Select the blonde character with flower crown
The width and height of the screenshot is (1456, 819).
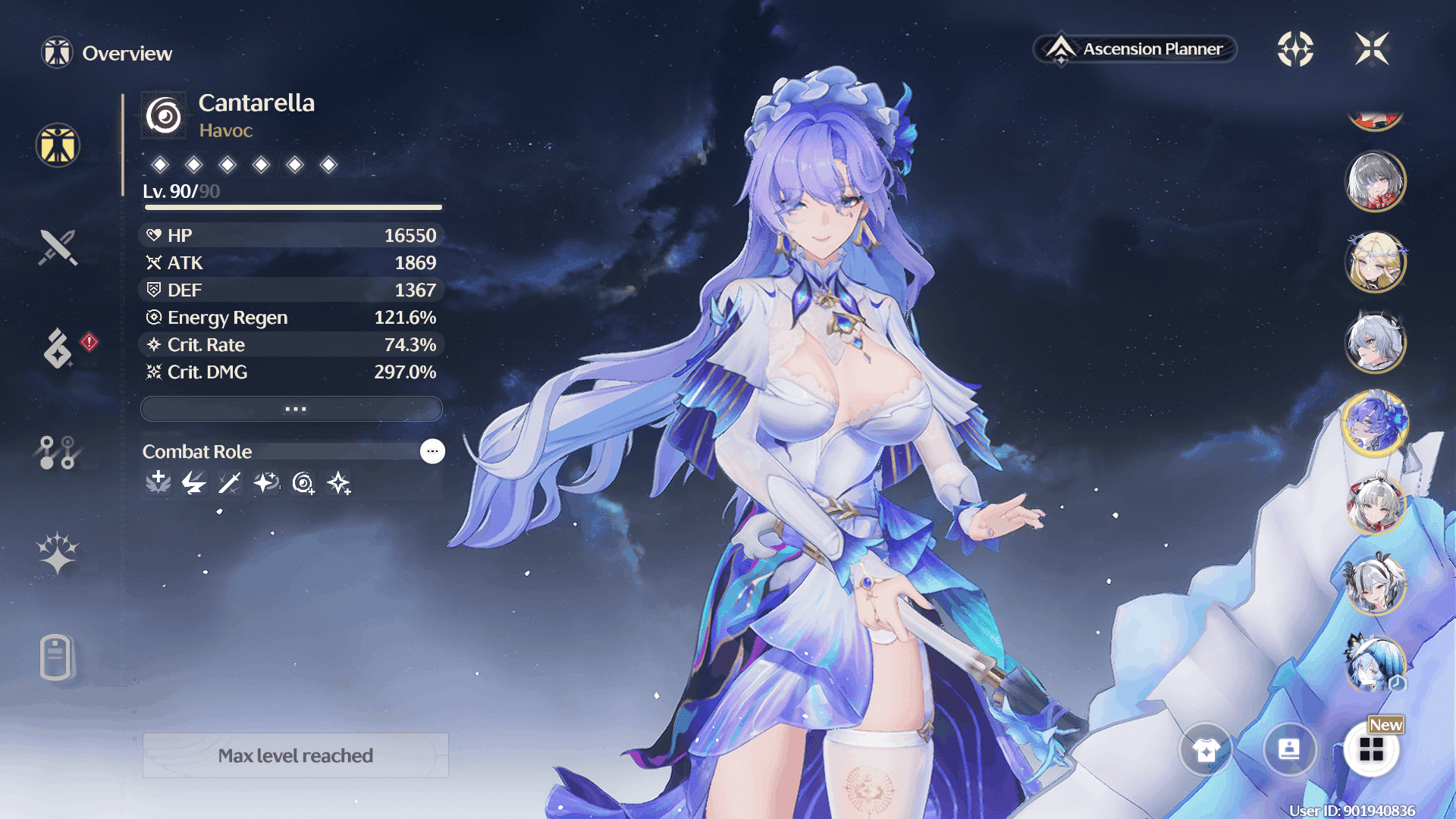pyautogui.click(x=1376, y=262)
